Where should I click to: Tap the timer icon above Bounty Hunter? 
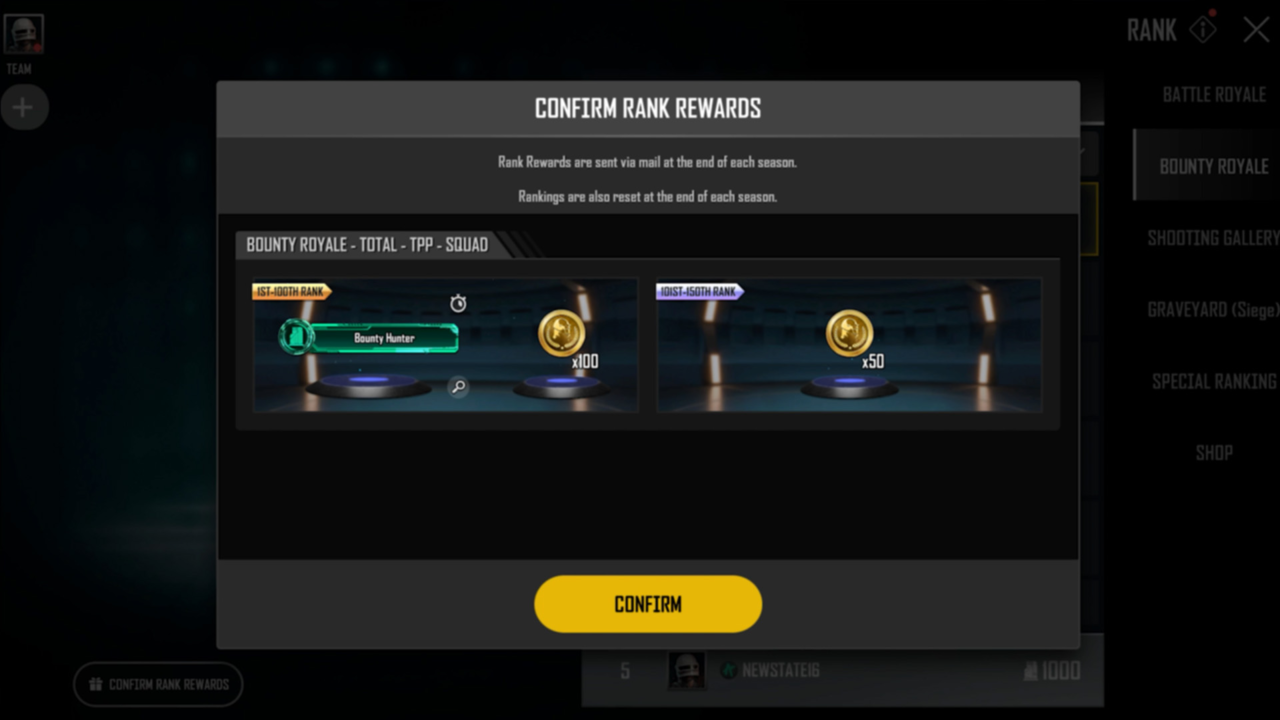[458, 303]
